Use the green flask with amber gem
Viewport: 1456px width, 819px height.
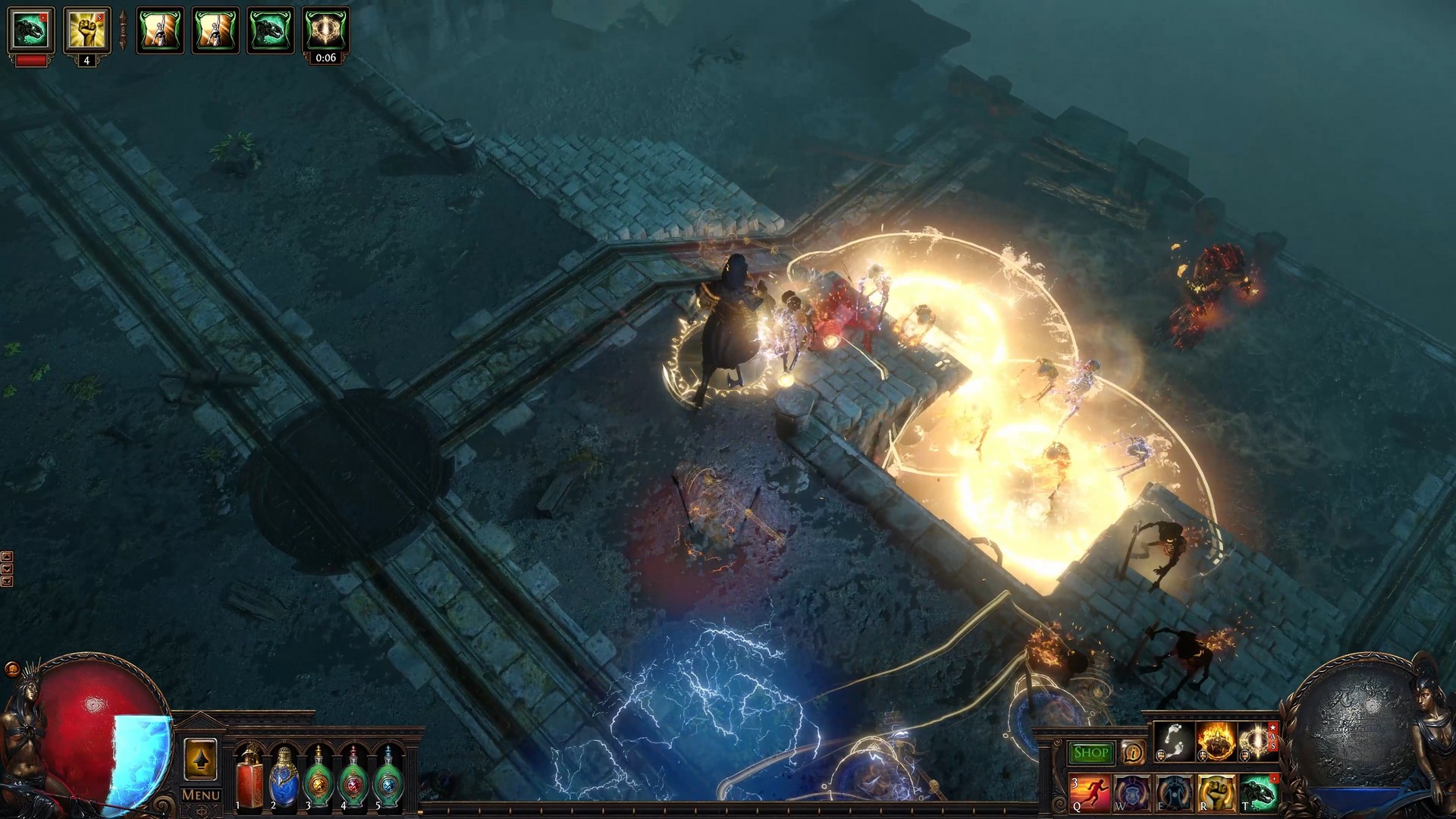coord(318,778)
